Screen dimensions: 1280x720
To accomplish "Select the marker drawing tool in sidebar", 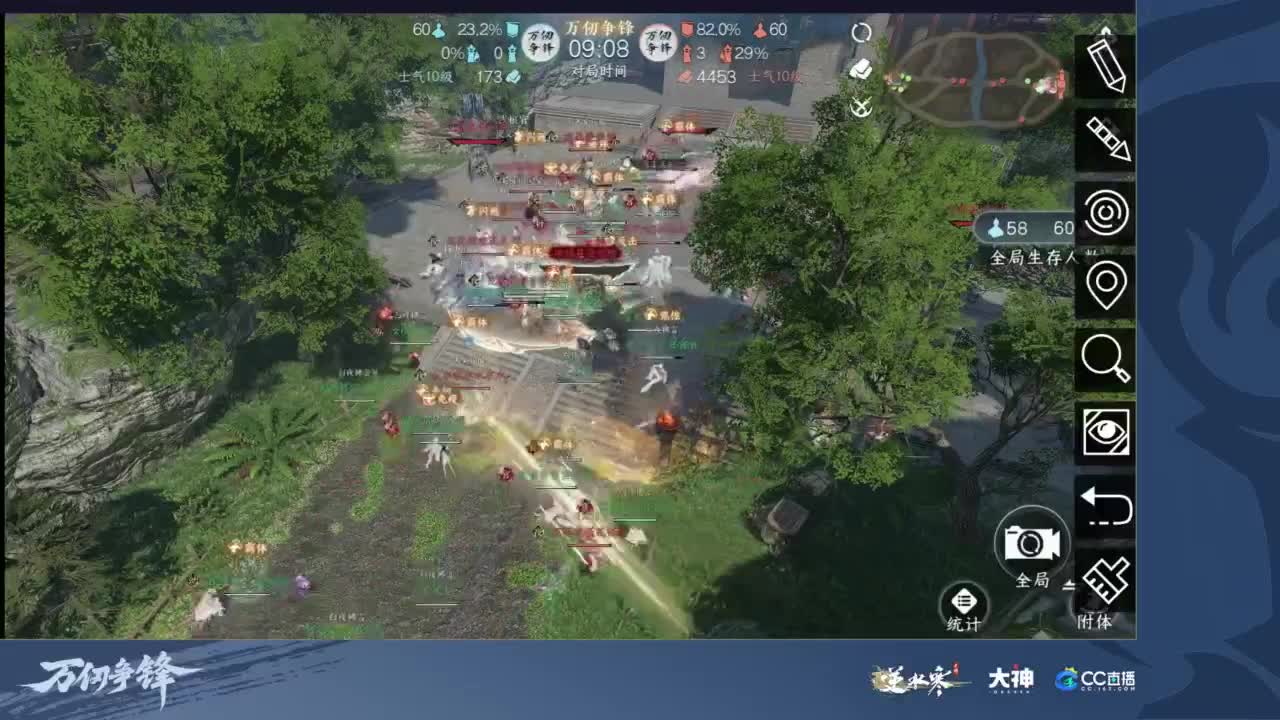I will coord(1109,143).
